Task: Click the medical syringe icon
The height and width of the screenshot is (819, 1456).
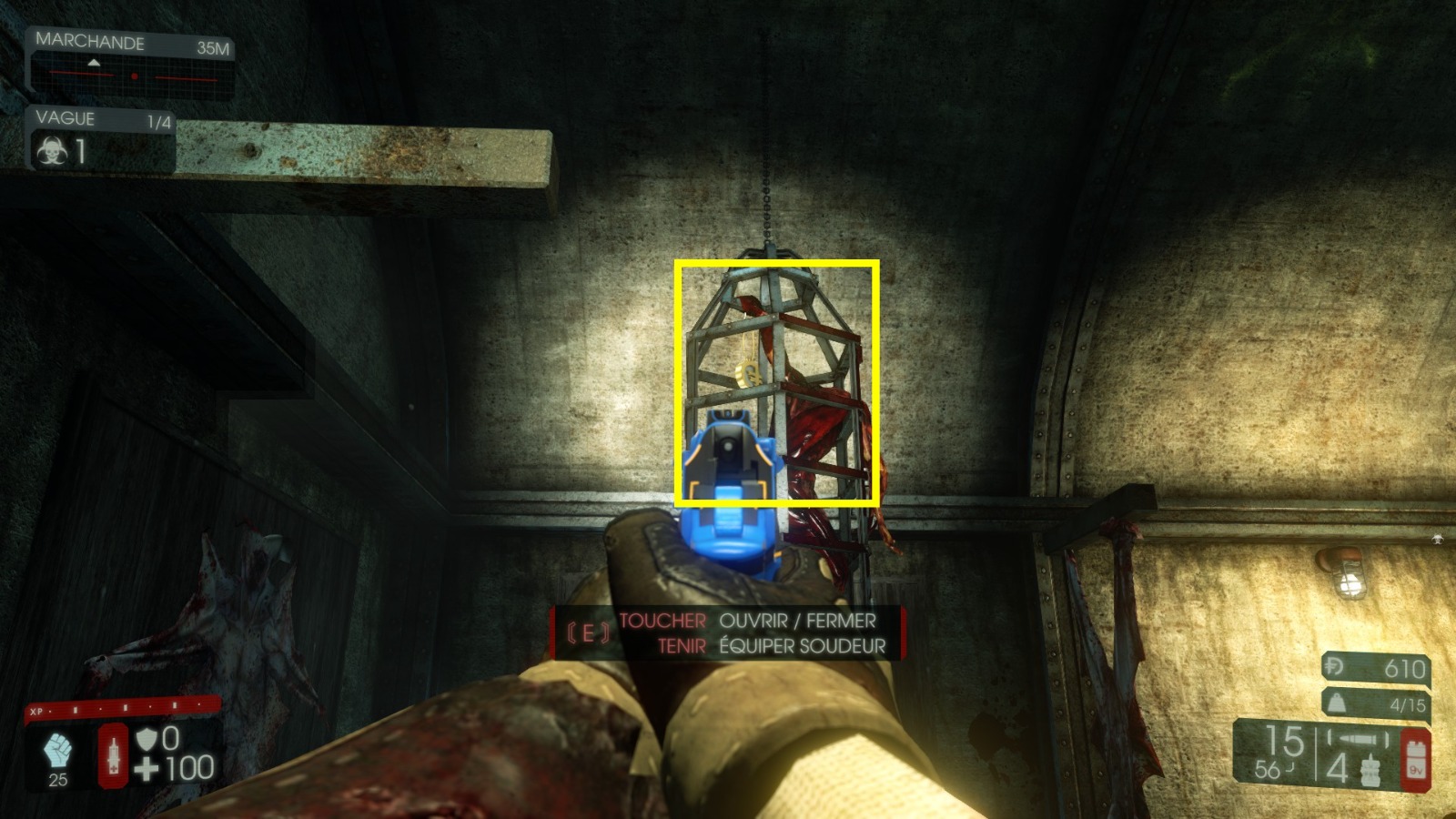Action: click(112, 756)
